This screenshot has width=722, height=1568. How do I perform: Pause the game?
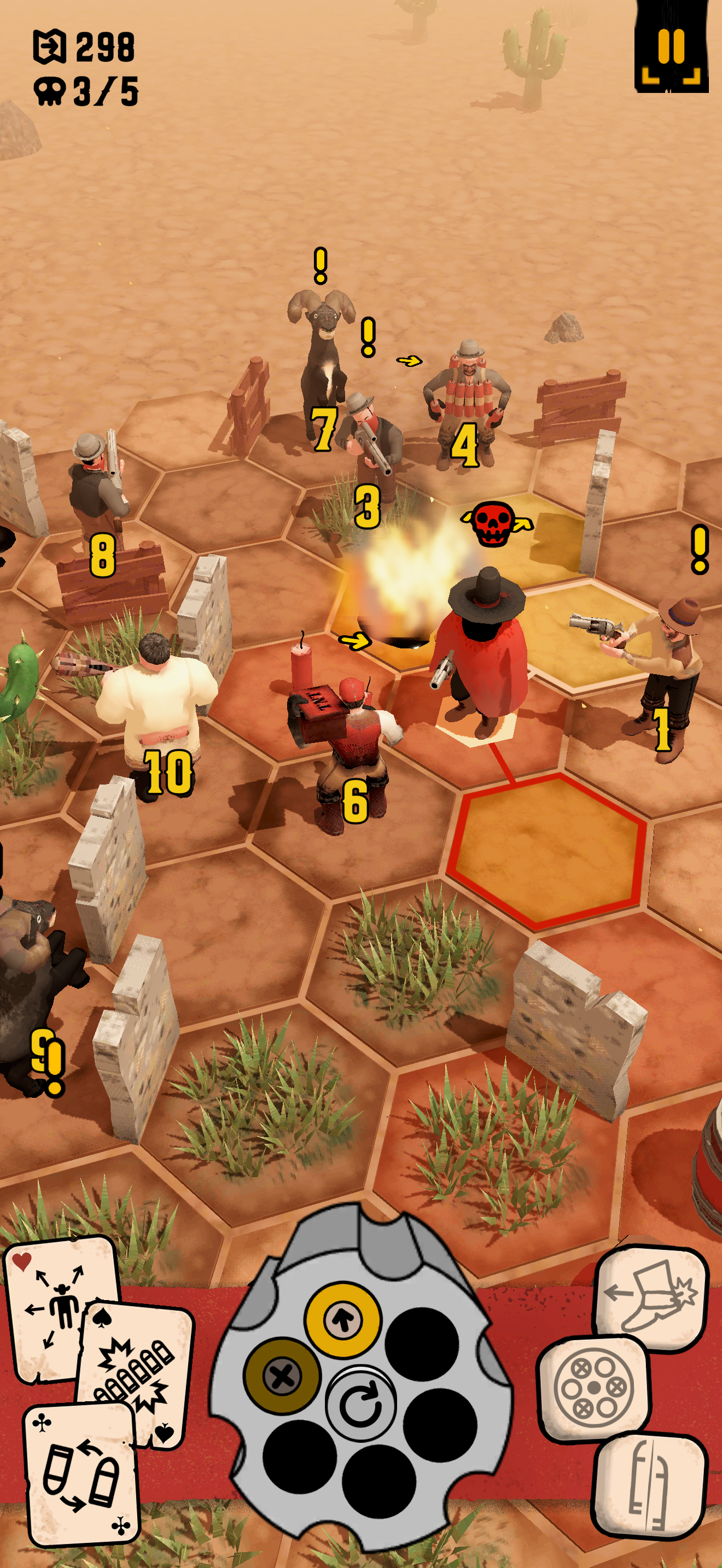(671, 48)
